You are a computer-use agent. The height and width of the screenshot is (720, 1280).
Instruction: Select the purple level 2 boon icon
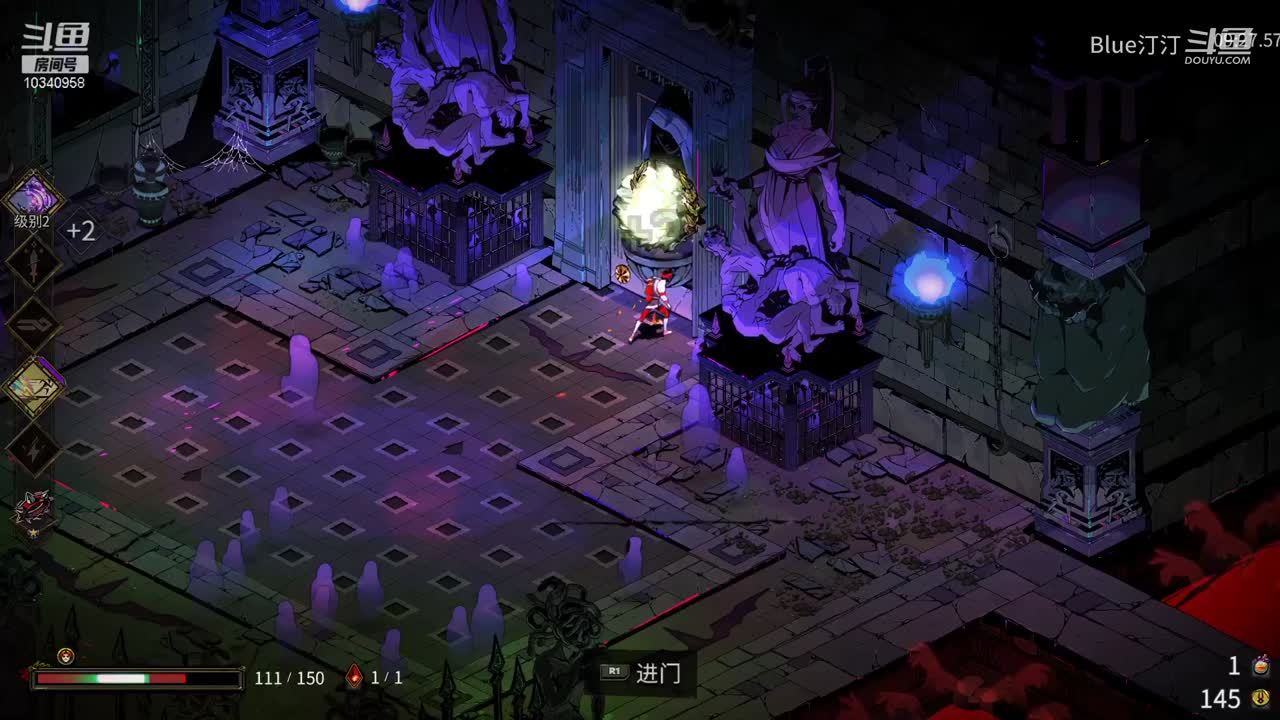33,193
